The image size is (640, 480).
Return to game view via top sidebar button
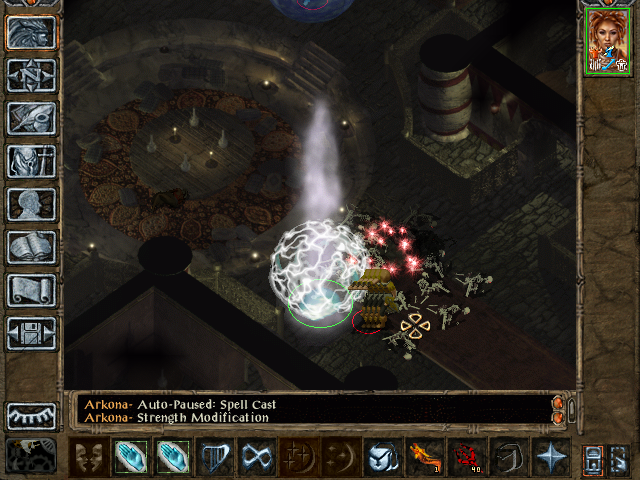pyautogui.click(x=31, y=33)
